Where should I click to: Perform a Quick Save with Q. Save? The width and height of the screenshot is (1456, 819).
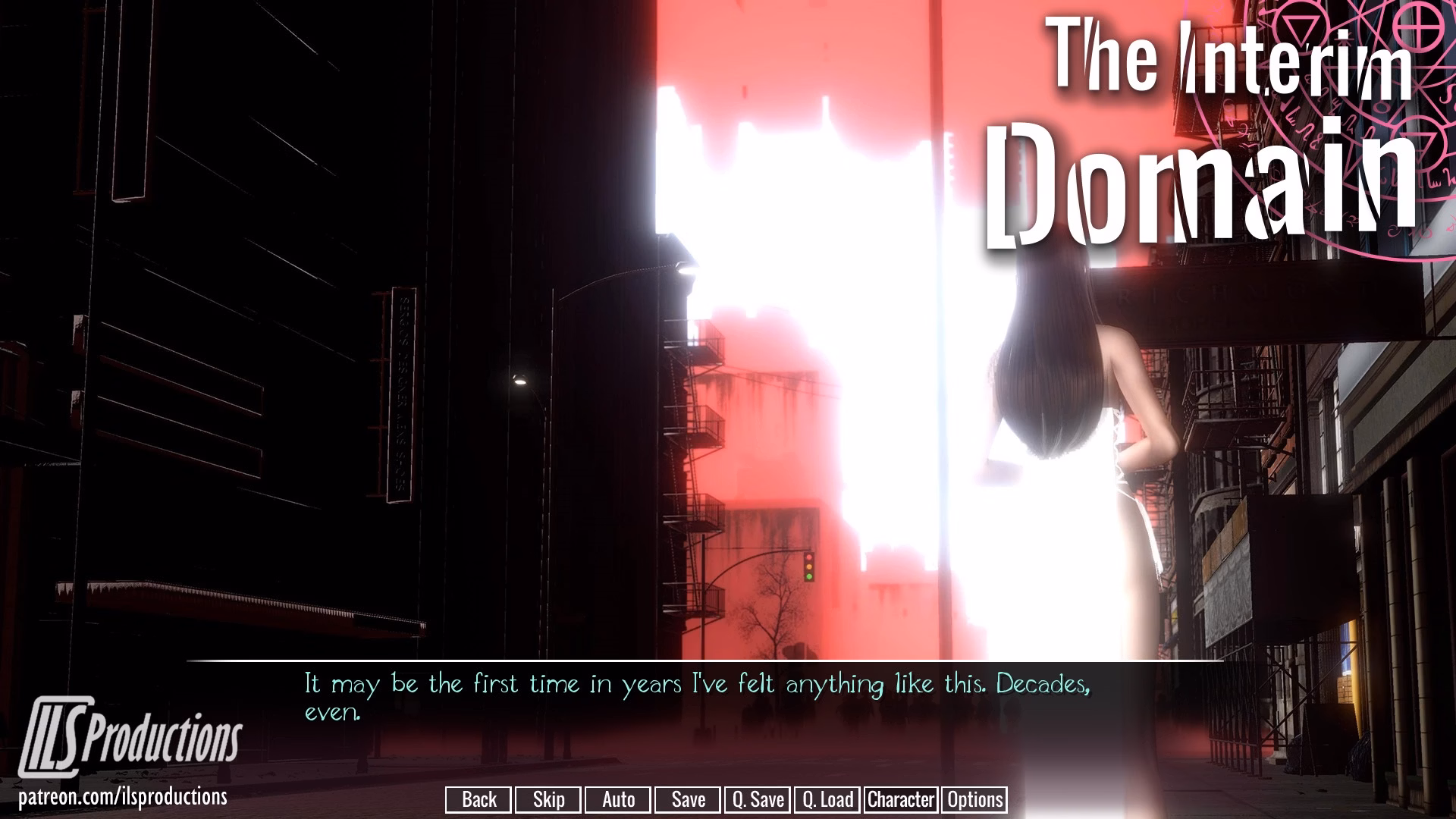click(756, 799)
